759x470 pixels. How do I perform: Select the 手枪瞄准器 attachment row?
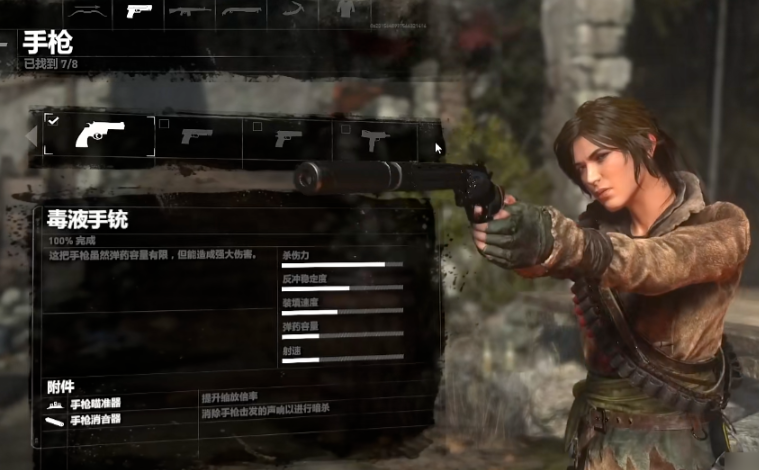point(95,404)
